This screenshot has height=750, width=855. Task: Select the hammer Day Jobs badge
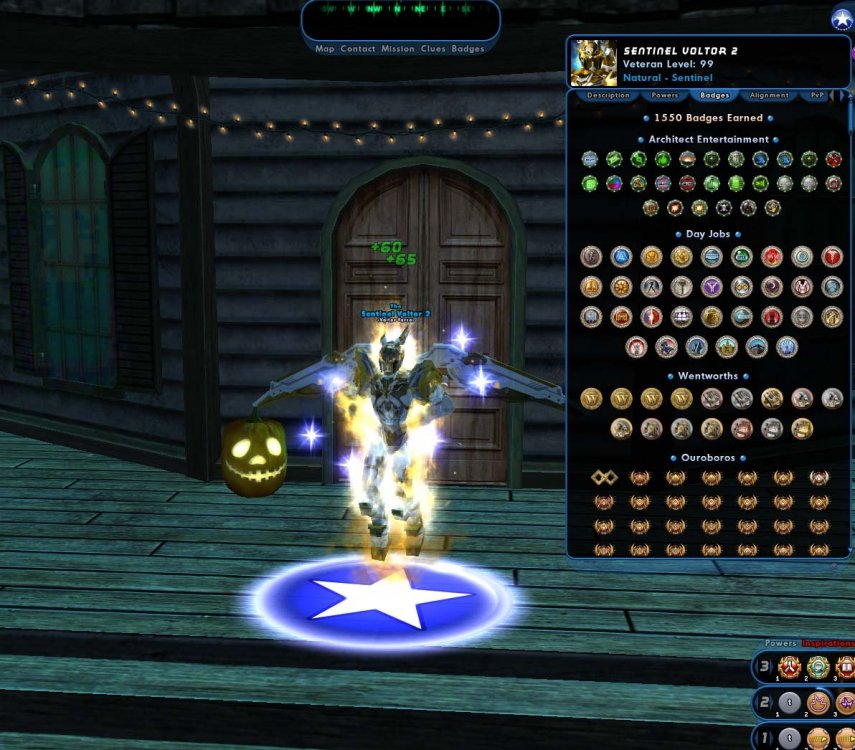[681, 287]
